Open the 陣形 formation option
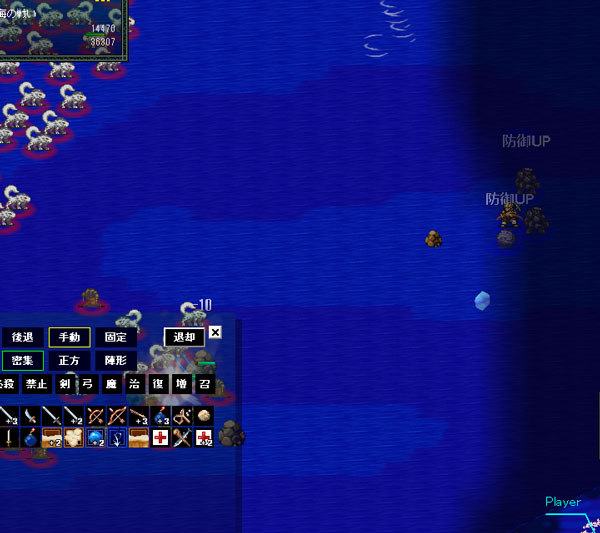The image size is (600, 533). point(115,361)
